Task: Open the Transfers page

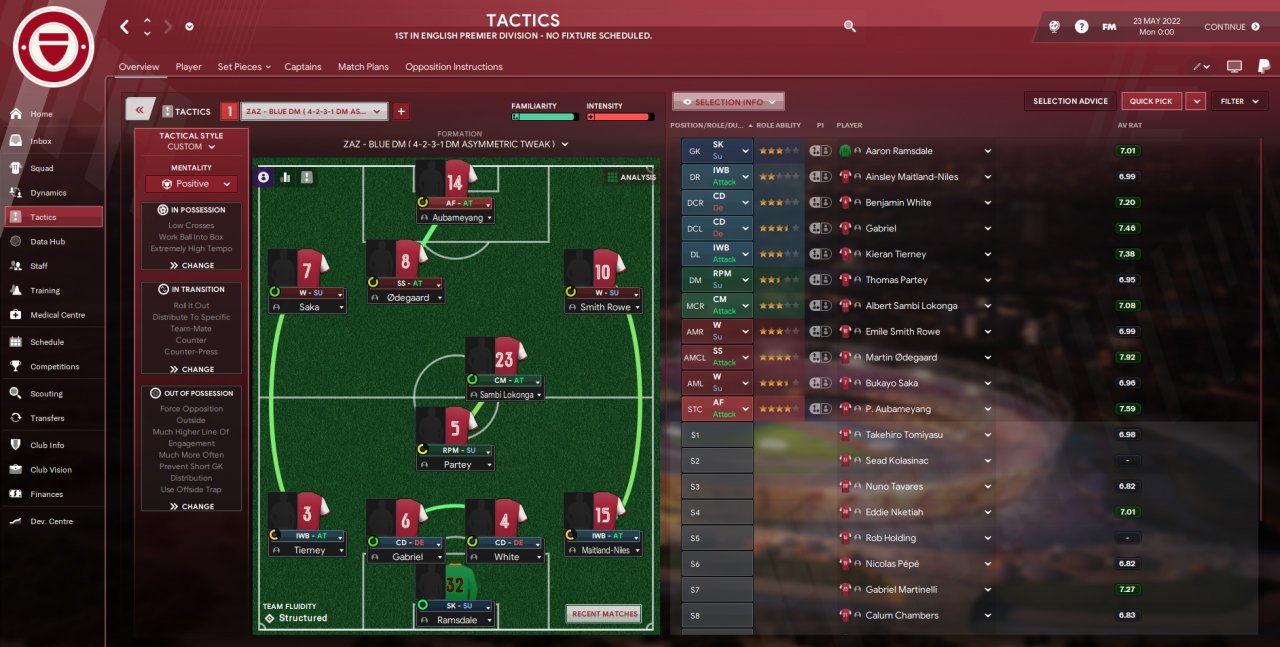Action: click(47, 418)
